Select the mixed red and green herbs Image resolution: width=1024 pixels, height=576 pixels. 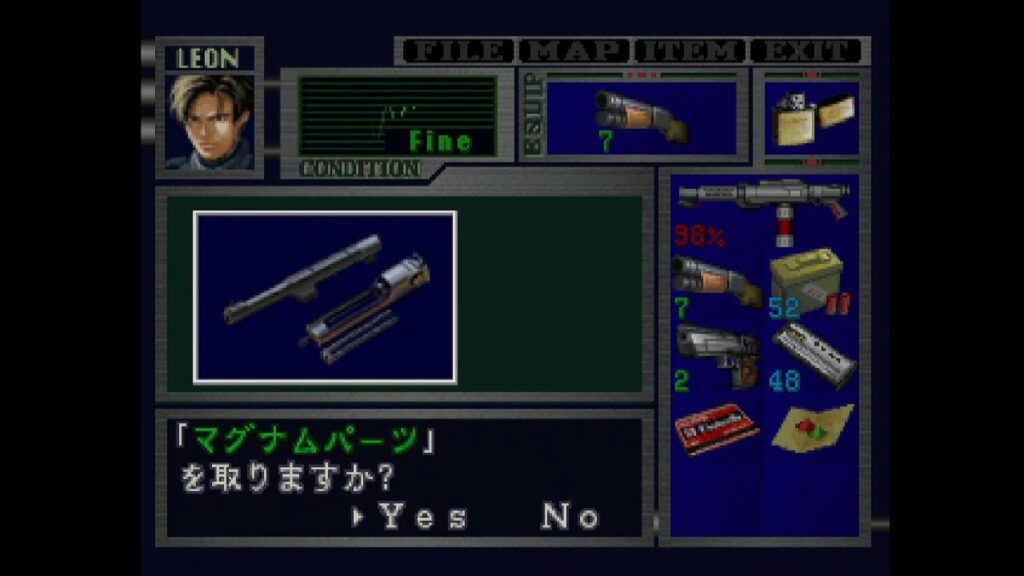point(812,428)
